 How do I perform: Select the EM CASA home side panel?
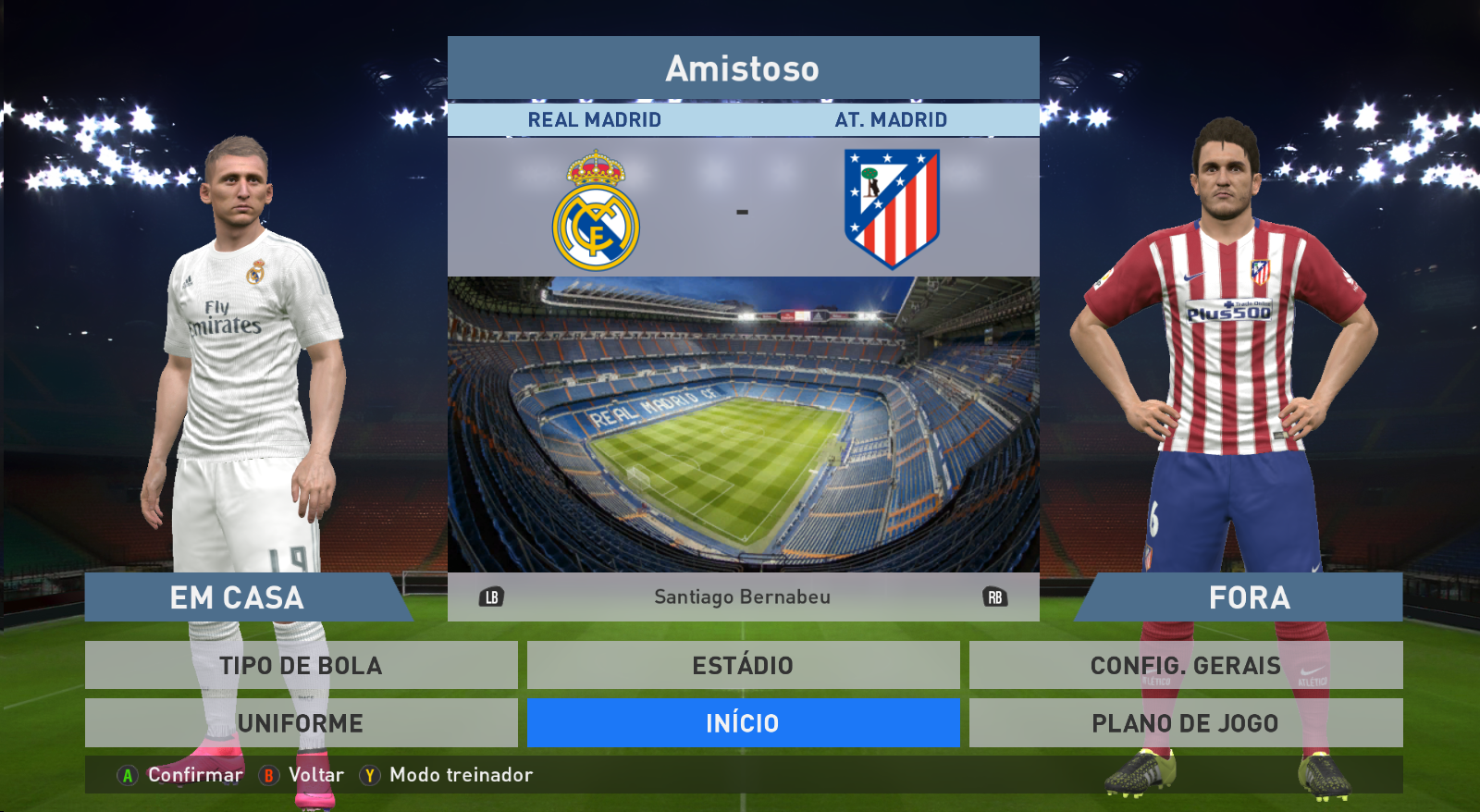(x=238, y=597)
